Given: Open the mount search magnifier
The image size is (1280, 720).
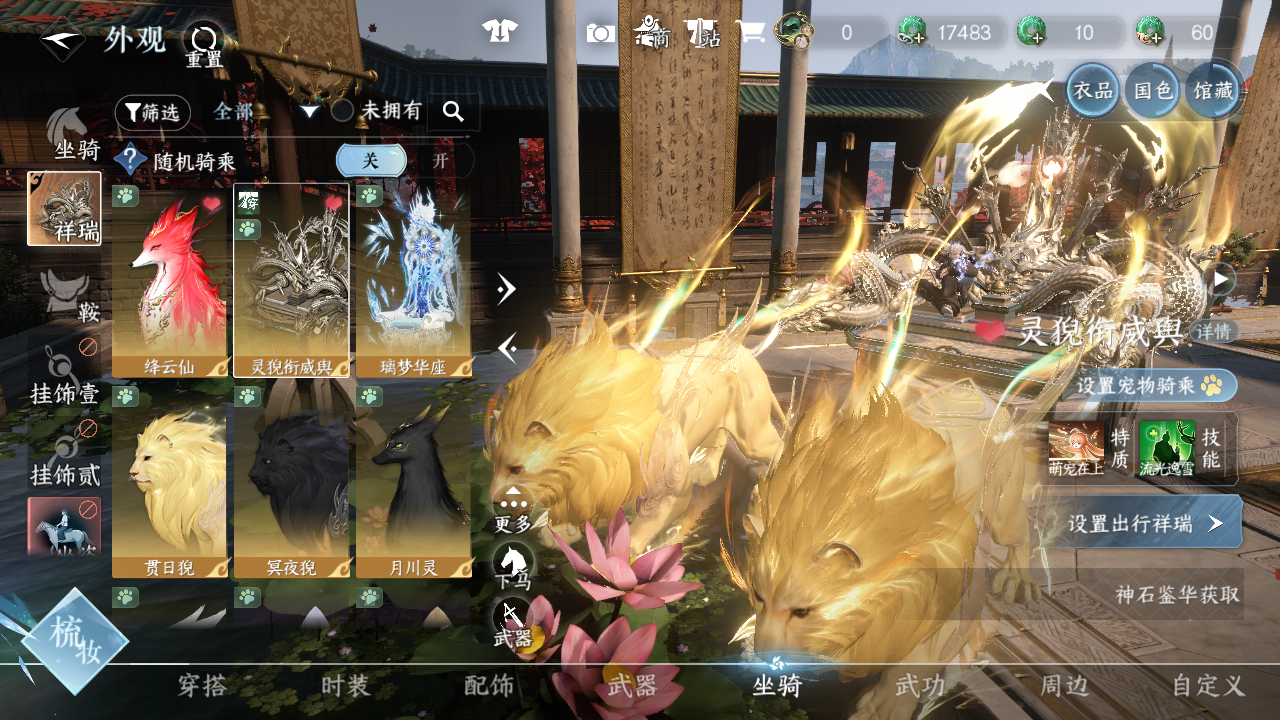Looking at the screenshot, I should click(x=453, y=112).
